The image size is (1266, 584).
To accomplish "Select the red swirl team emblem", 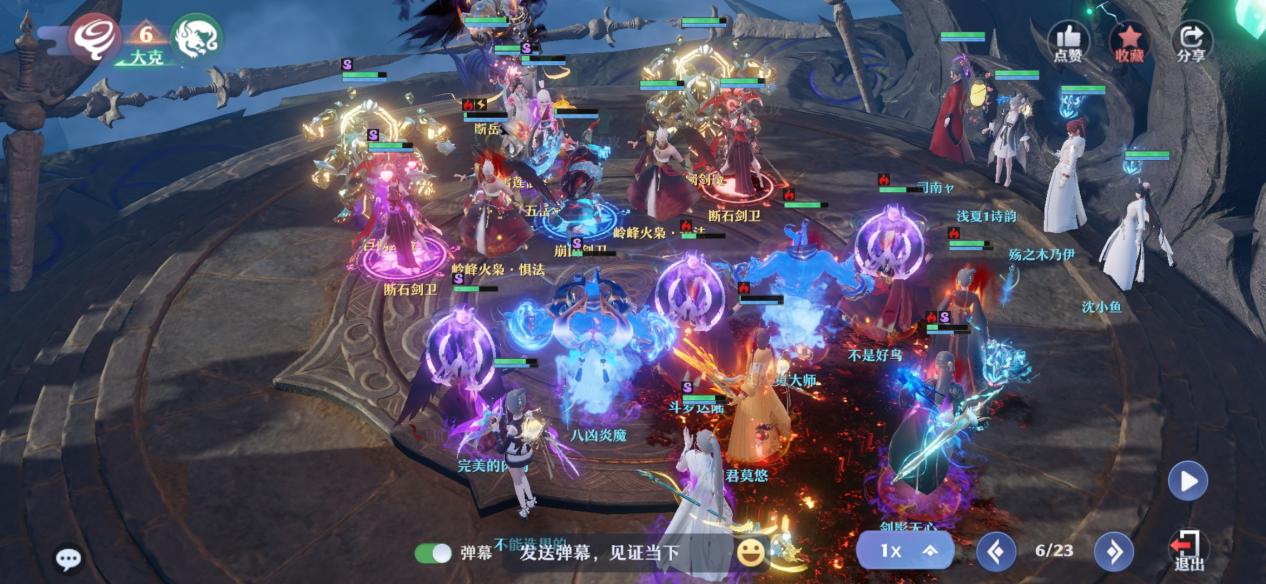I will pos(96,39).
